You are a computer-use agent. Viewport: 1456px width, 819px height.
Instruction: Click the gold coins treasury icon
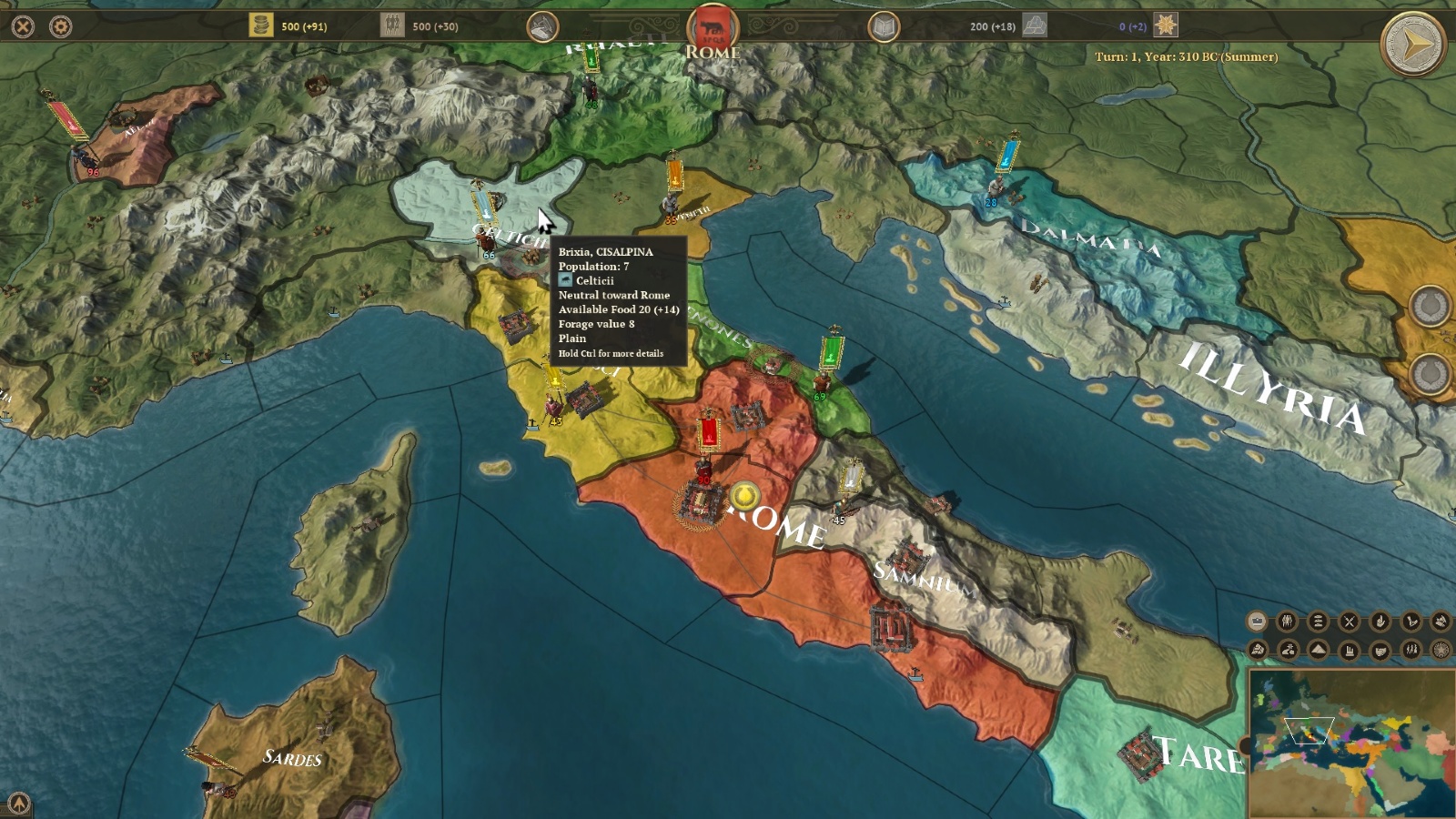[261, 25]
